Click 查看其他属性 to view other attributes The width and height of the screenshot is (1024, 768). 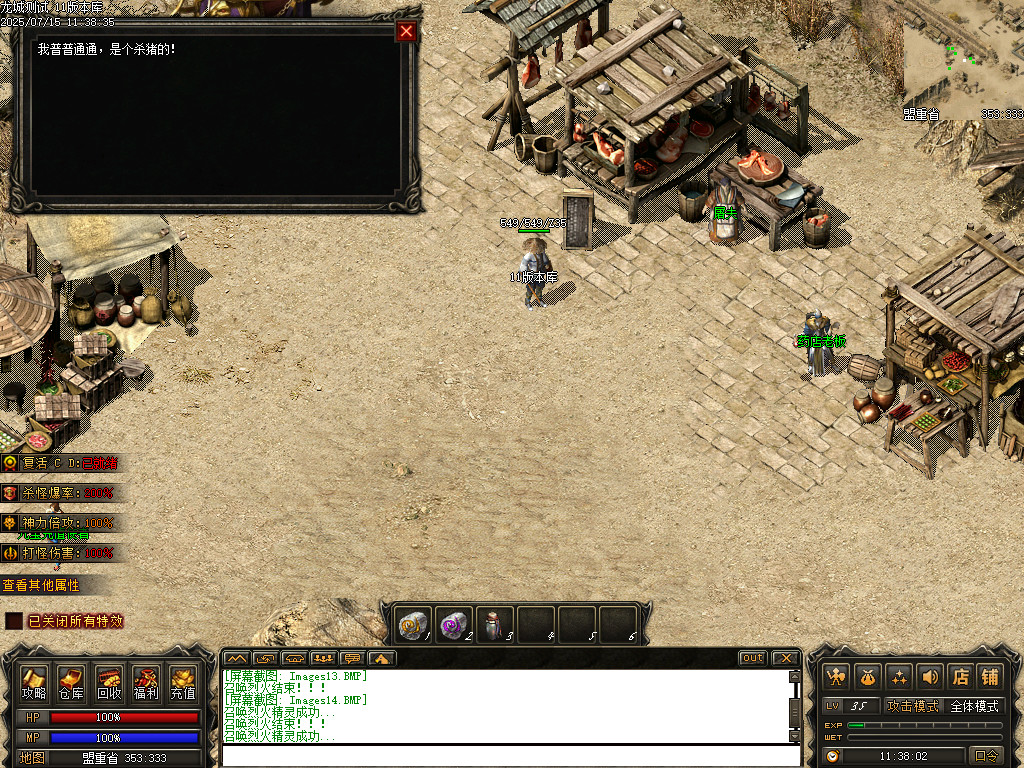point(41,585)
